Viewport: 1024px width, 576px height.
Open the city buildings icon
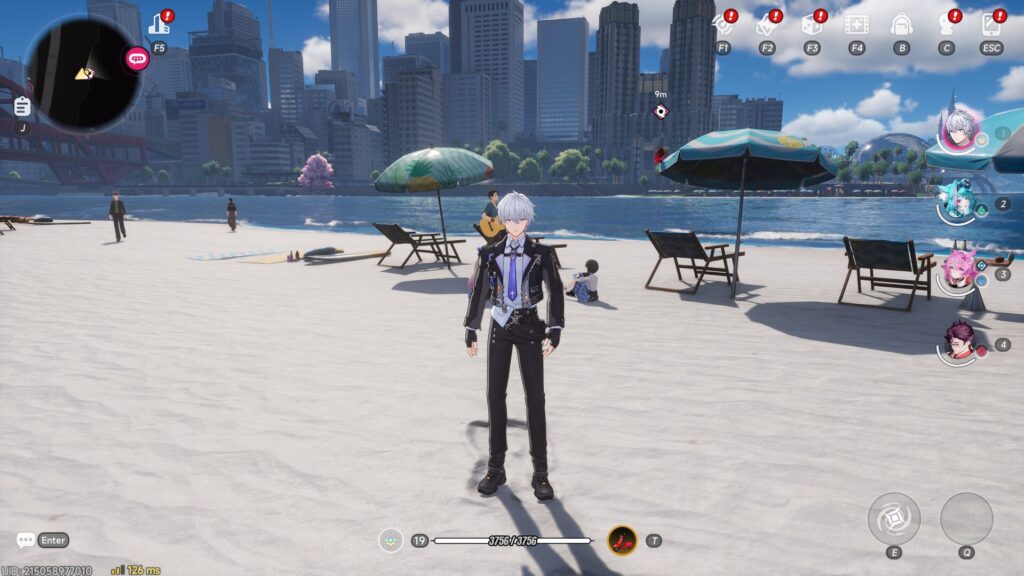pos(158,24)
